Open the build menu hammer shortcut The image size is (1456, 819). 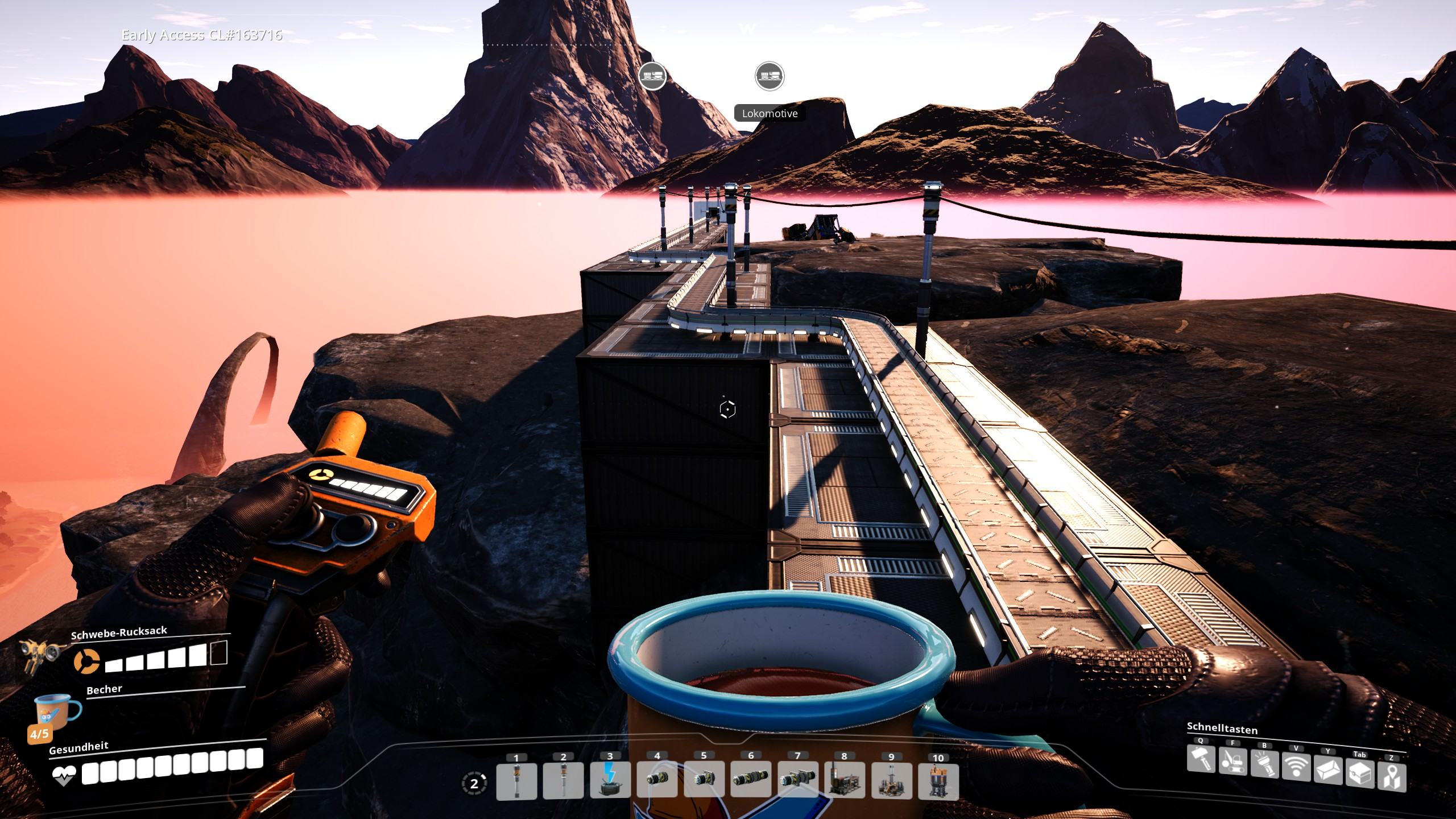[x=1201, y=760]
